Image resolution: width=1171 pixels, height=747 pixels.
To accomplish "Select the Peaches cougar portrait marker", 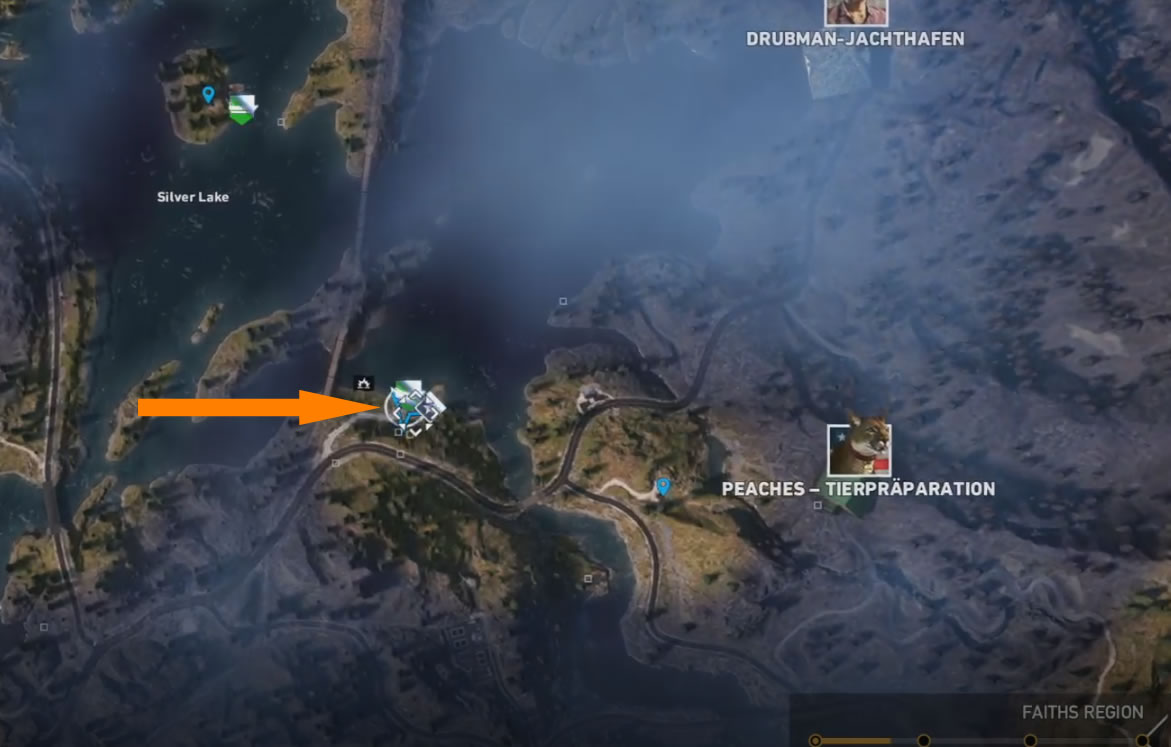I will coord(859,449).
